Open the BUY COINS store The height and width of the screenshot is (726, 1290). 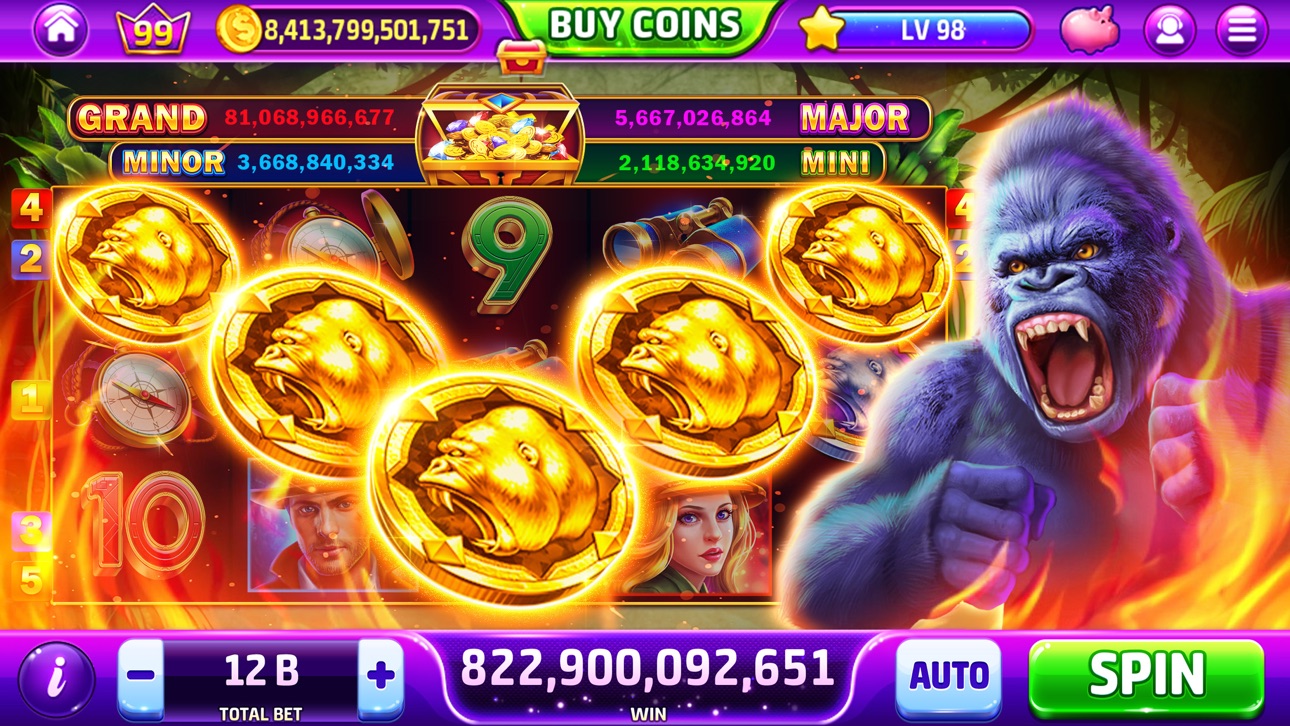click(641, 23)
